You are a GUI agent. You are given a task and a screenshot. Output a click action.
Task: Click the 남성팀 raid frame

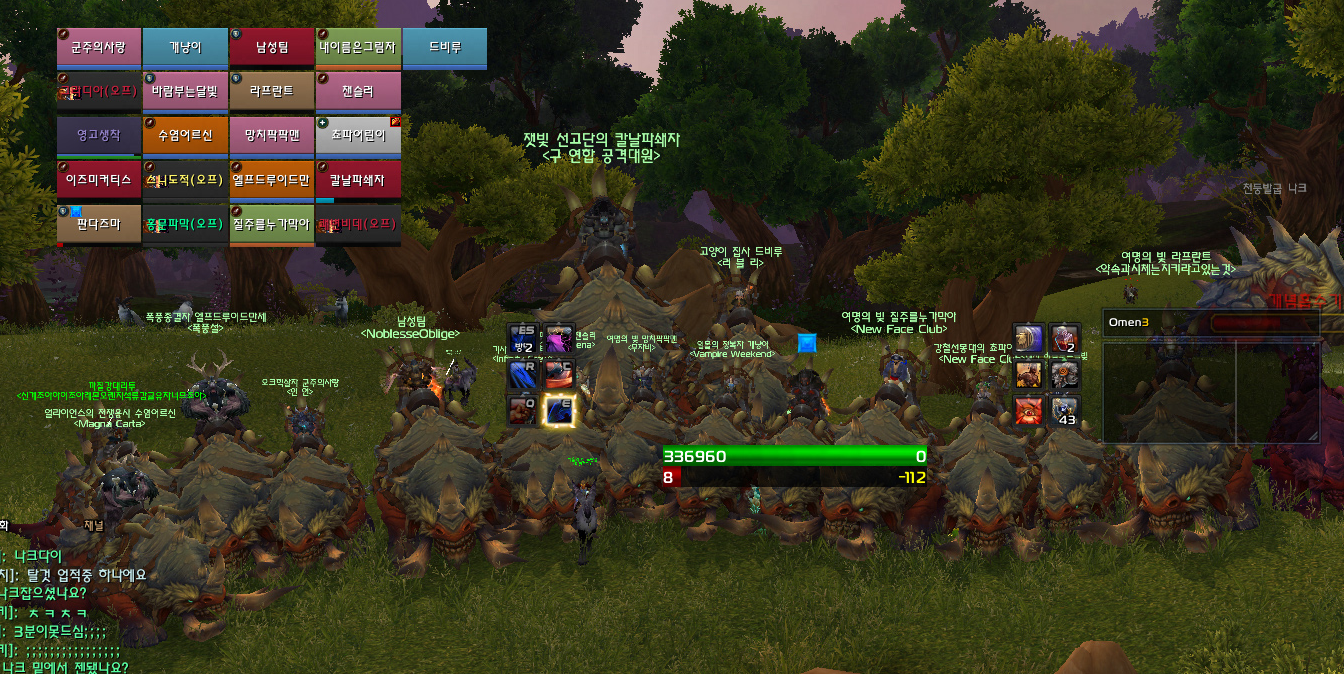[x=271, y=47]
